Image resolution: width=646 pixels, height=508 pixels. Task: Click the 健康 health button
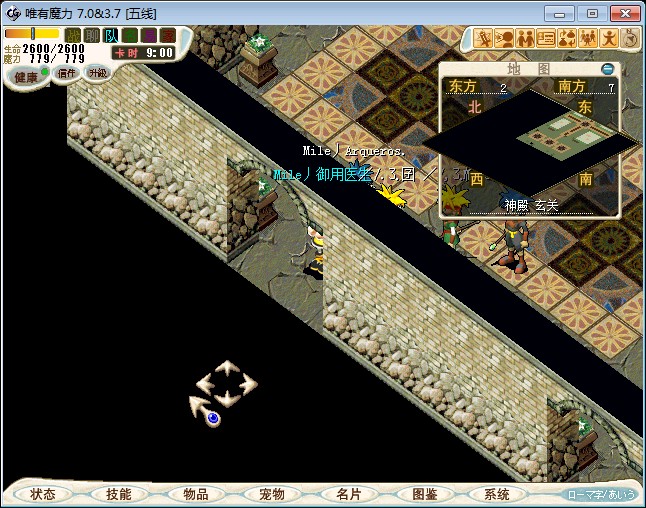point(25,77)
